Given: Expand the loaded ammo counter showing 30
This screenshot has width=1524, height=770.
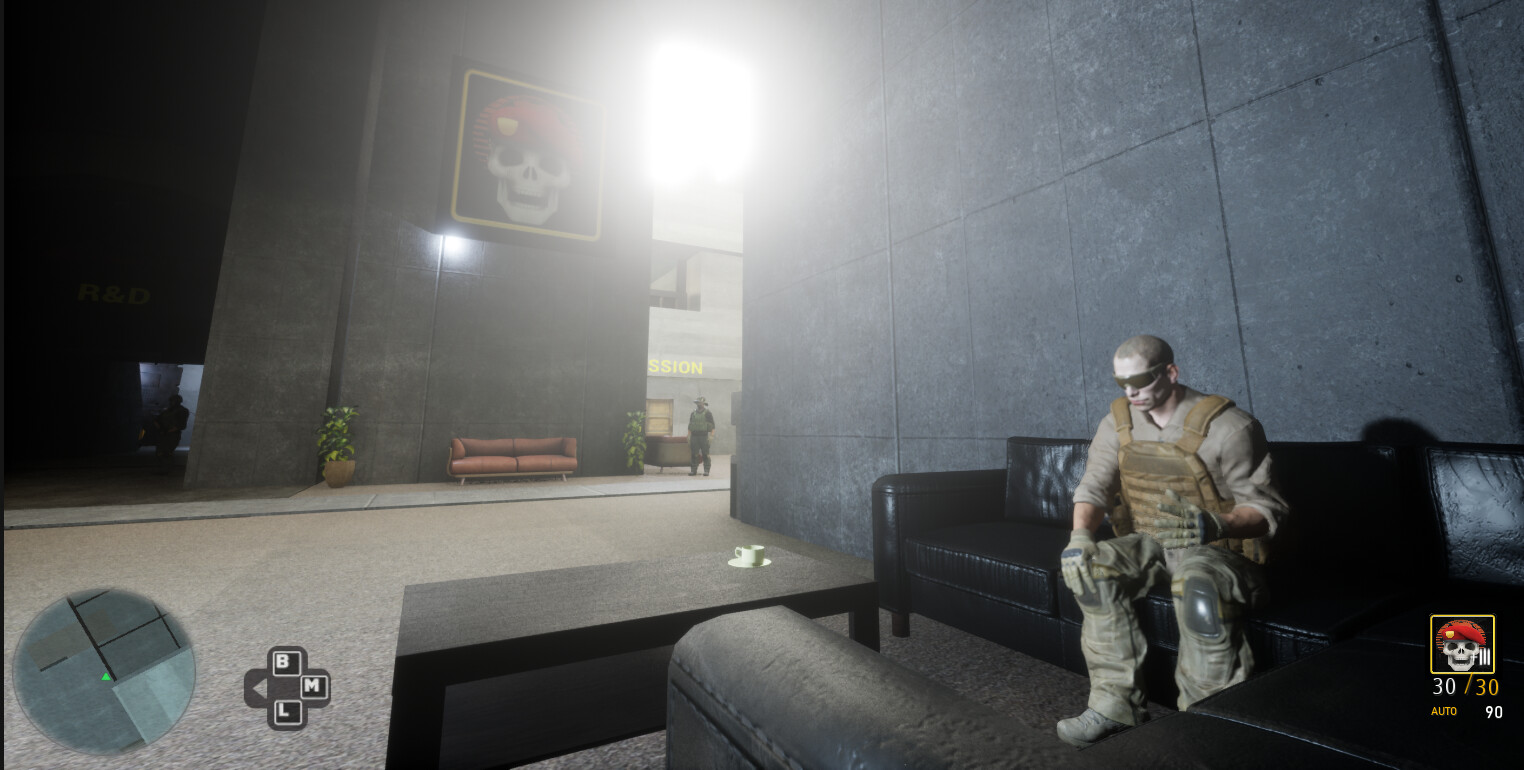Looking at the screenshot, I should pos(1444,687).
